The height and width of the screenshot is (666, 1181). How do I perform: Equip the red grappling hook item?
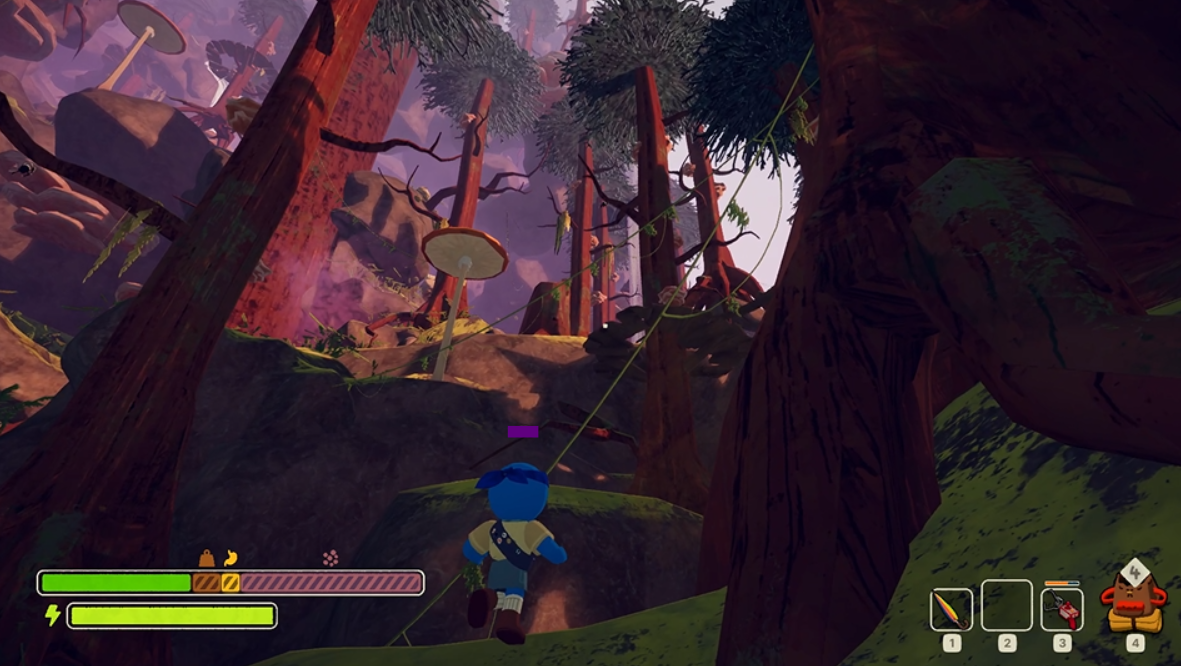[1062, 609]
